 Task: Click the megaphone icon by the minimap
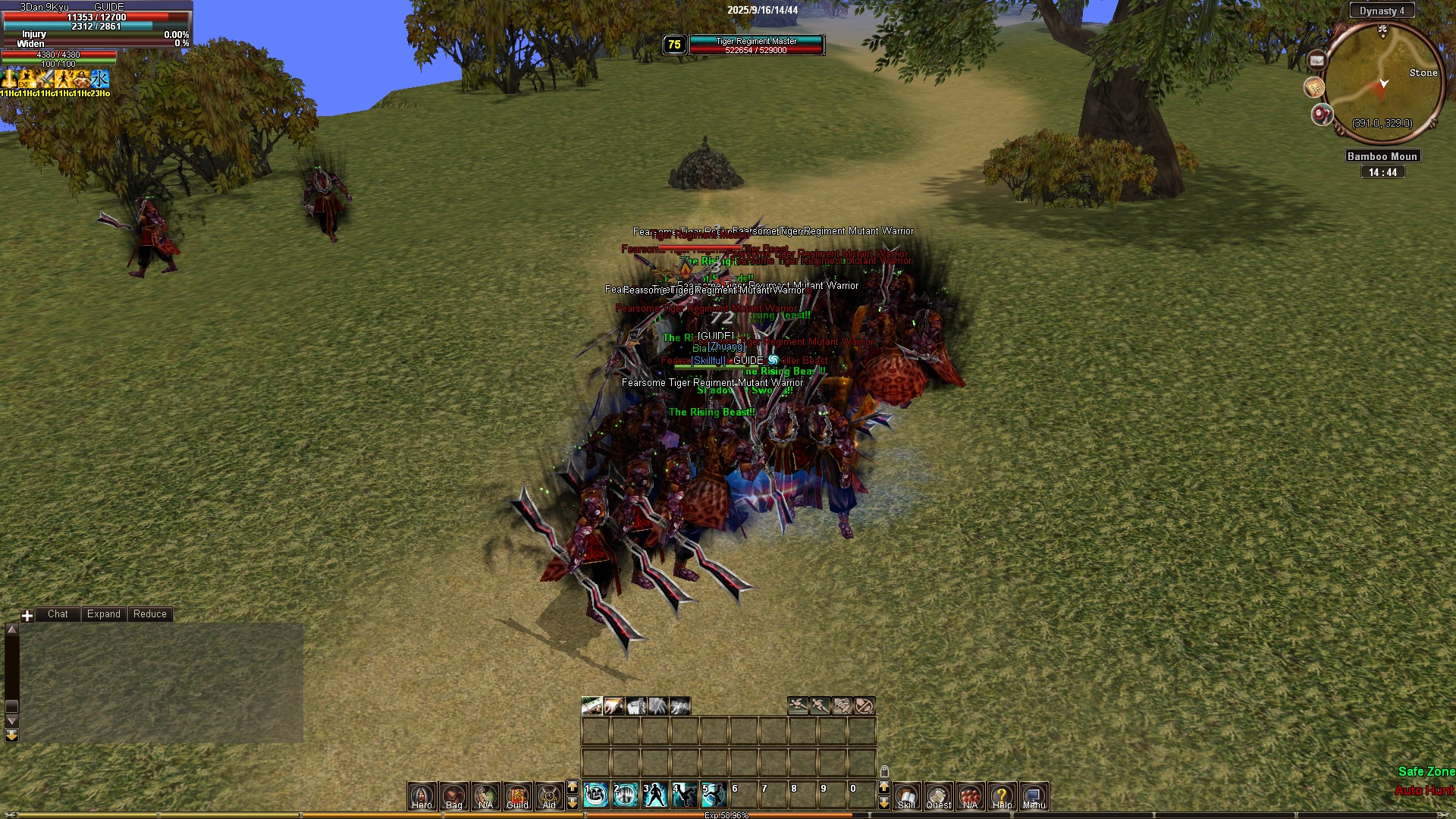point(1322,115)
